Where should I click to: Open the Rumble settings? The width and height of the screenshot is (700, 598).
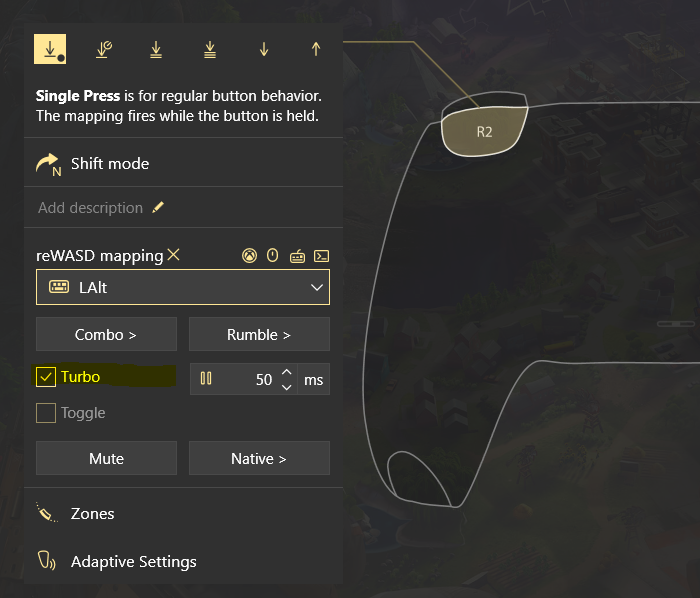tap(259, 335)
